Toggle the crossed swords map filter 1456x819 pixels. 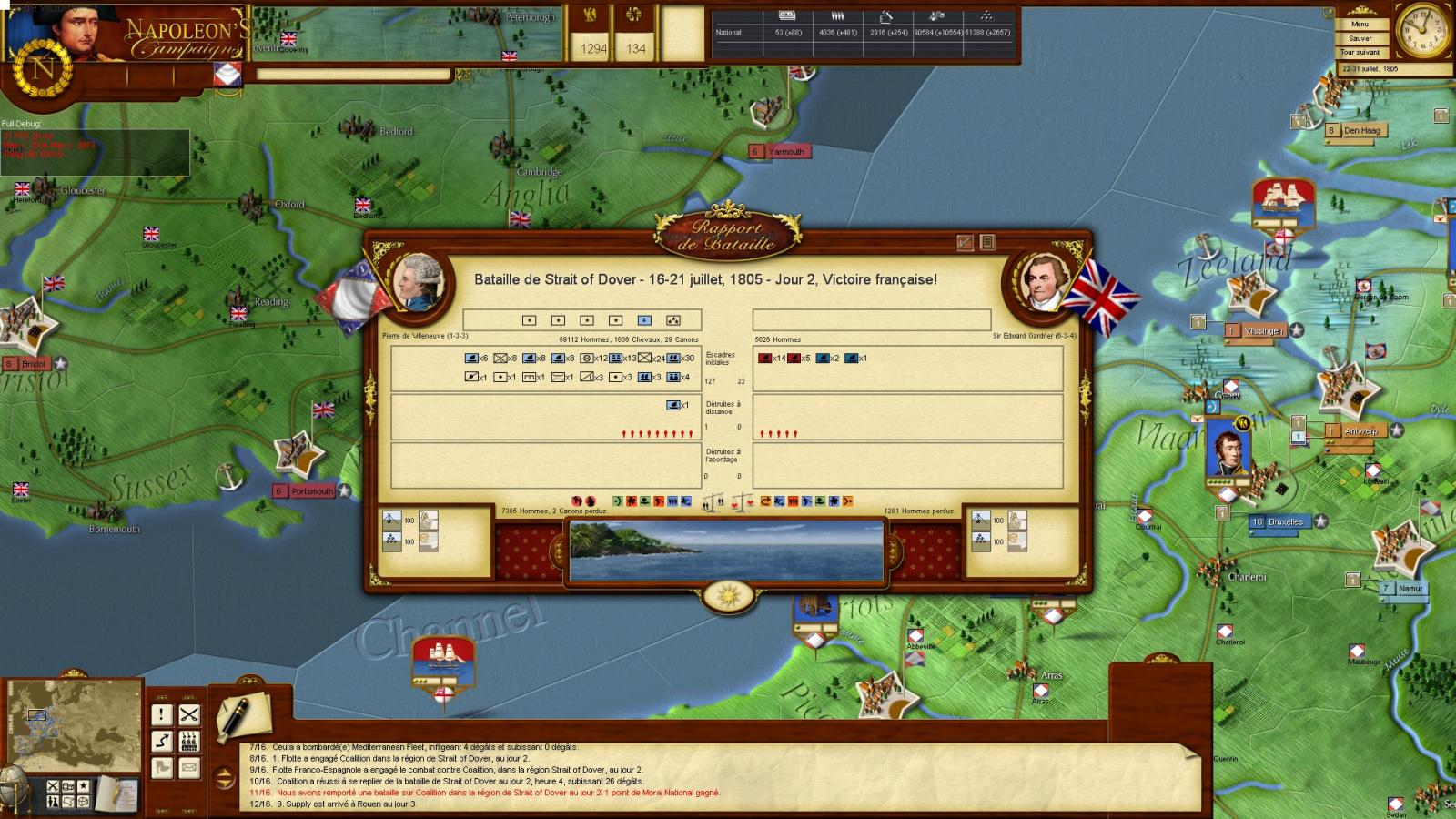tap(53, 786)
